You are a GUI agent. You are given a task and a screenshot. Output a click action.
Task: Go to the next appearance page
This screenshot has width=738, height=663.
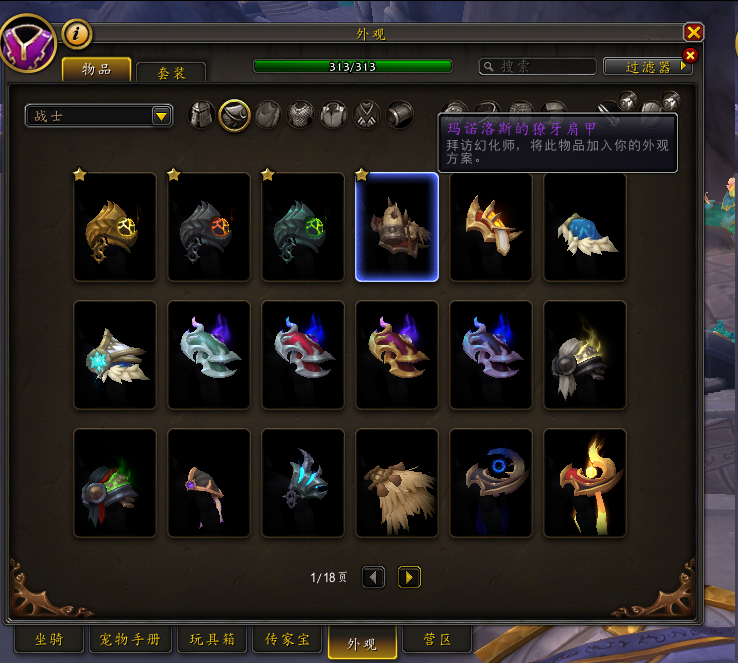pyautogui.click(x=409, y=577)
